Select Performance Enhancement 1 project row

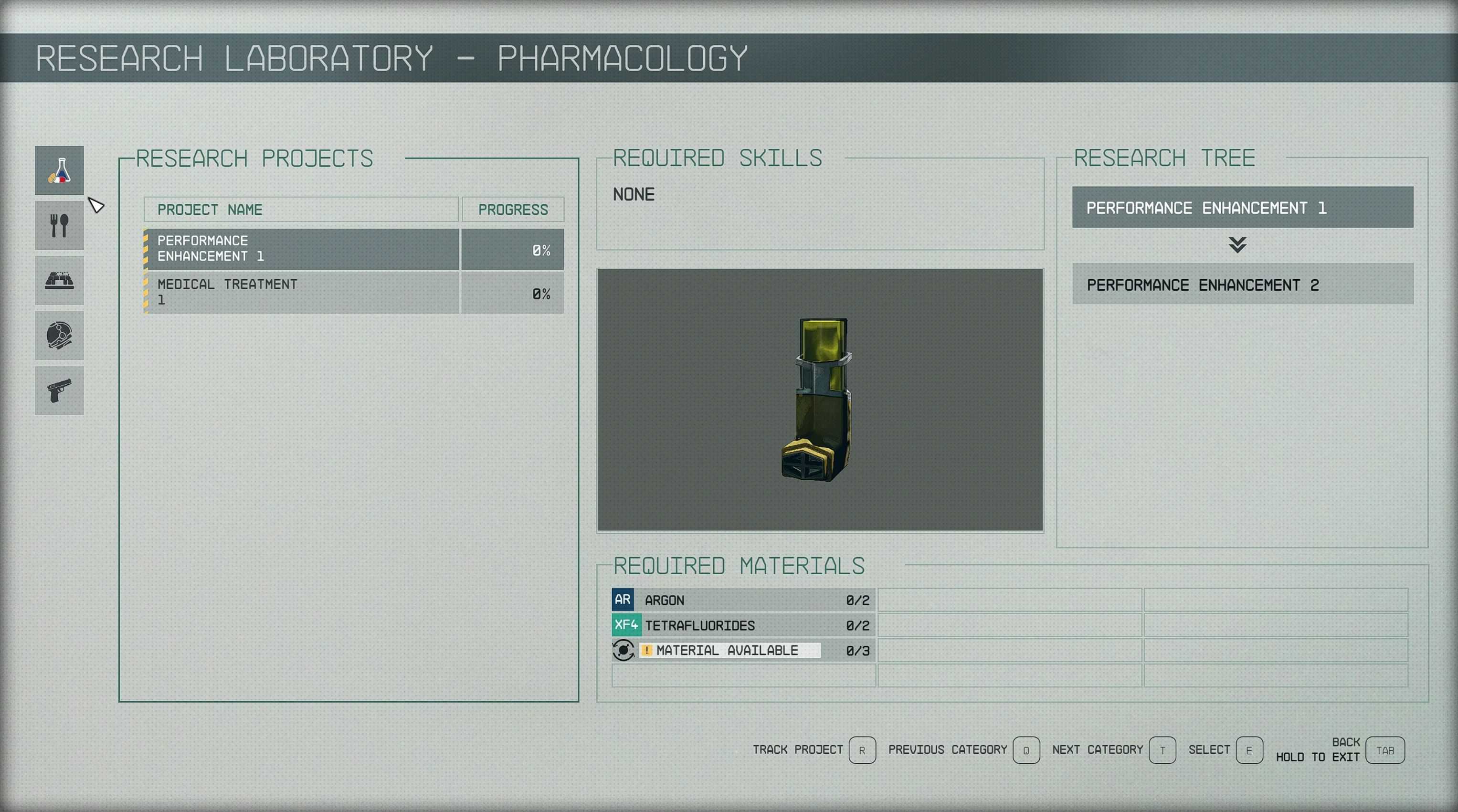click(x=302, y=249)
